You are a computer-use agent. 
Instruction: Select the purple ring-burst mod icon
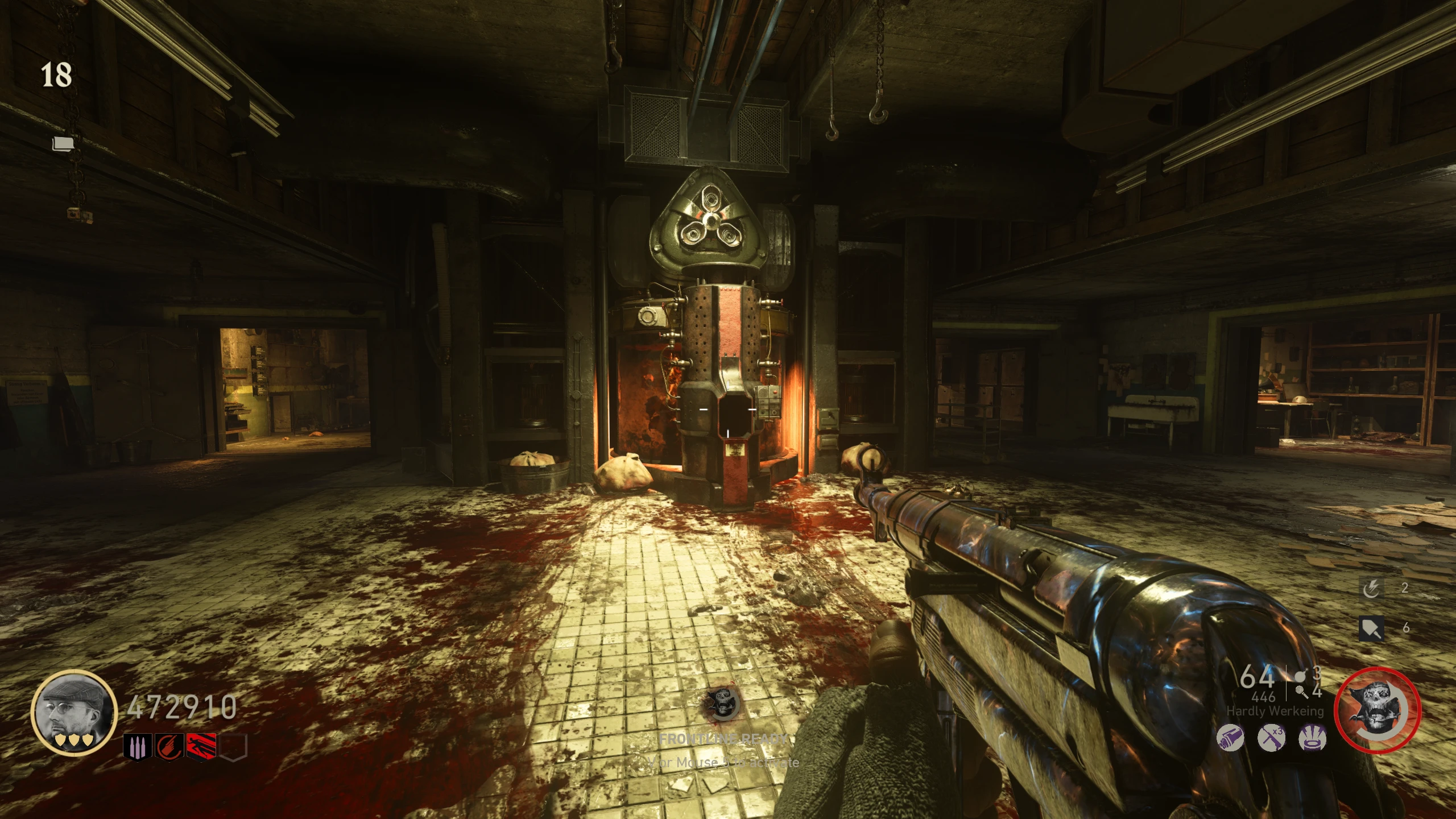pos(1313,738)
